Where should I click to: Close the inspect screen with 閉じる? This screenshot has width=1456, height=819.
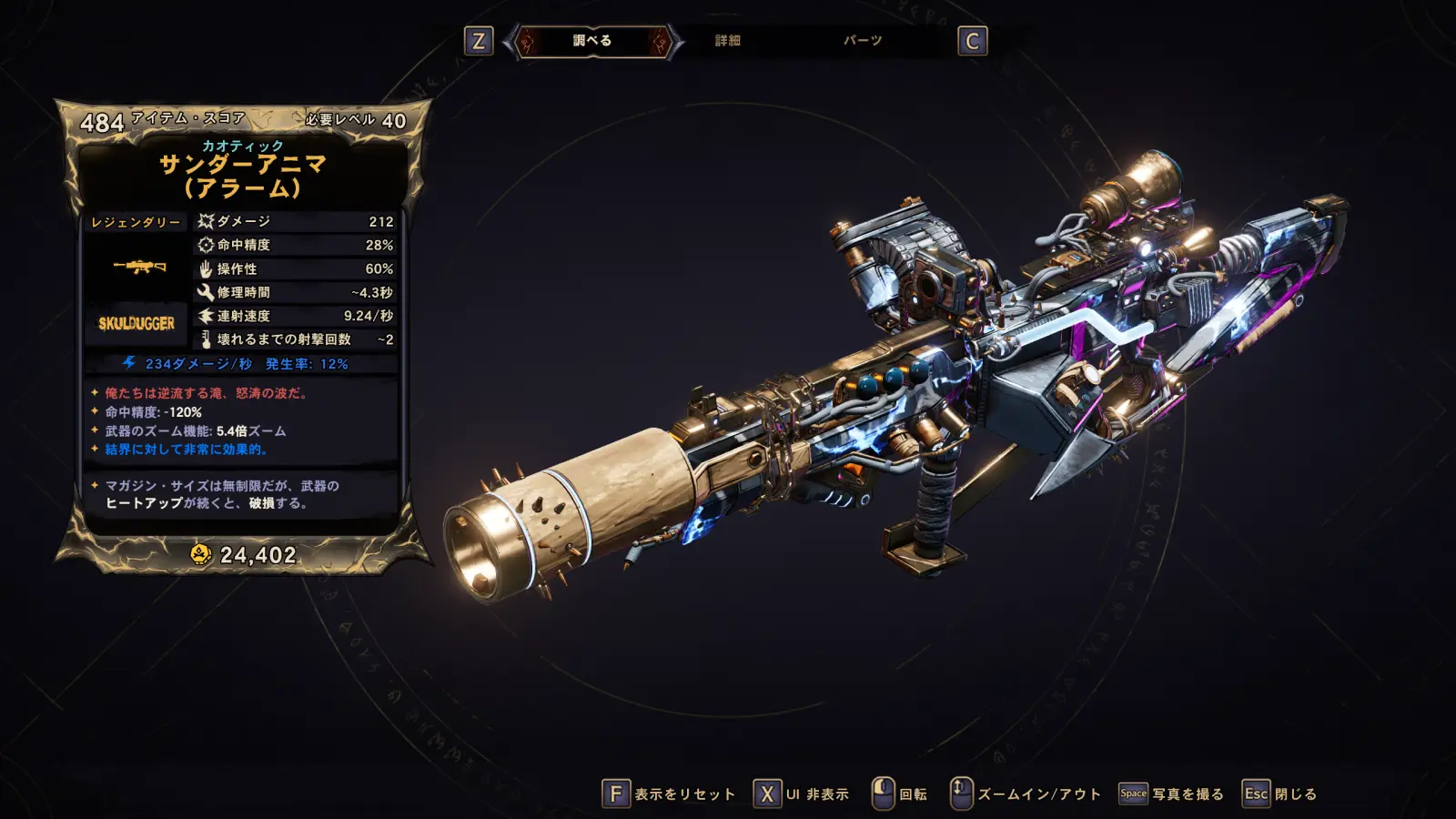[1280, 794]
